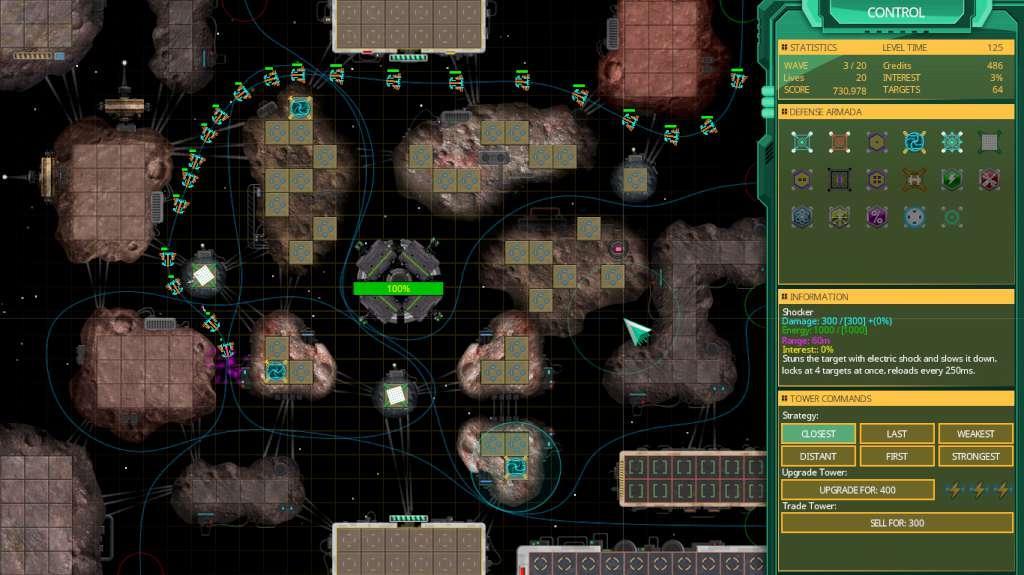Choose the purple percent tower icon
Image resolution: width=1024 pixels, height=575 pixels.
[x=876, y=217]
